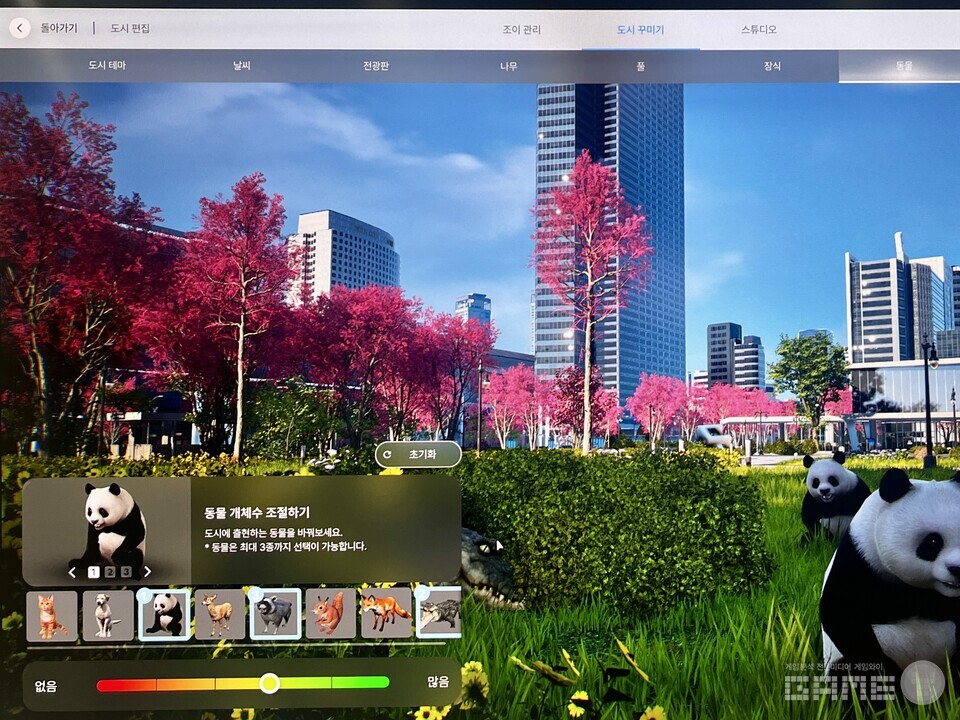Open the 날씨 category
Image resolution: width=960 pixels, height=720 pixels.
click(x=242, y=66)
